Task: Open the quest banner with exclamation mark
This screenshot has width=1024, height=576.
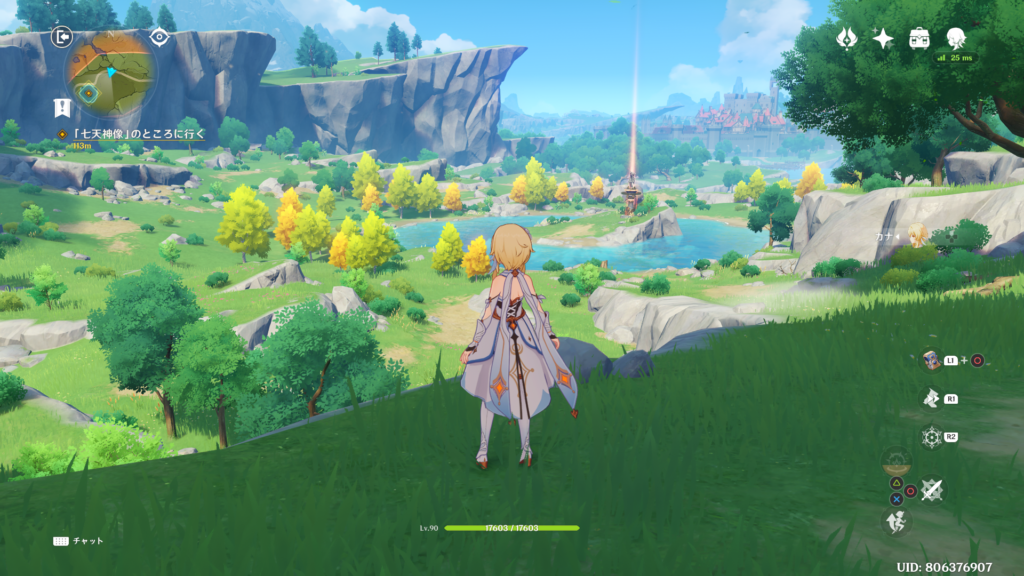Action: (x=63, y=106)
